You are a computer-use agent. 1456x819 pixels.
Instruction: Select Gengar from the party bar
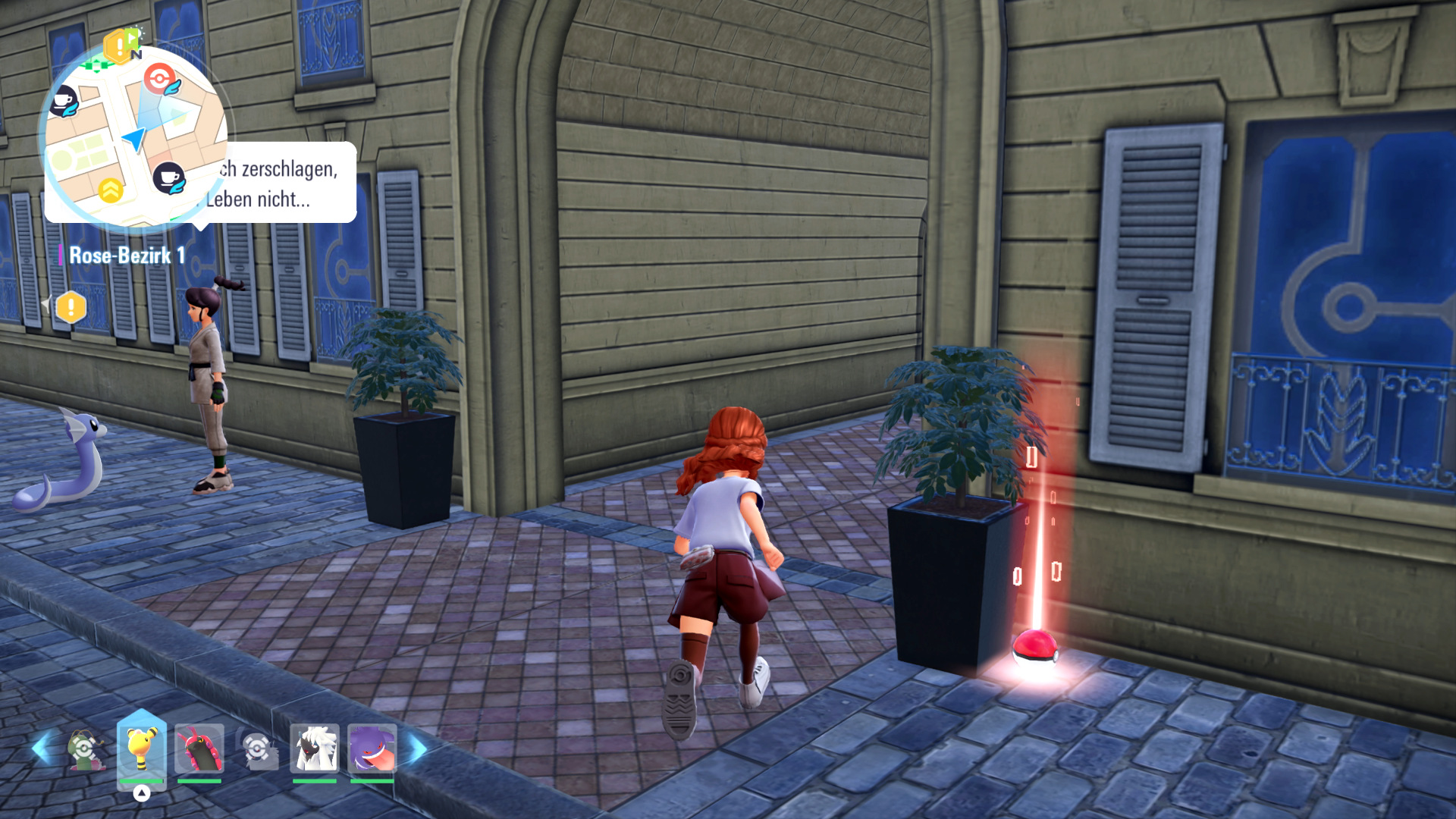[372, 749]
